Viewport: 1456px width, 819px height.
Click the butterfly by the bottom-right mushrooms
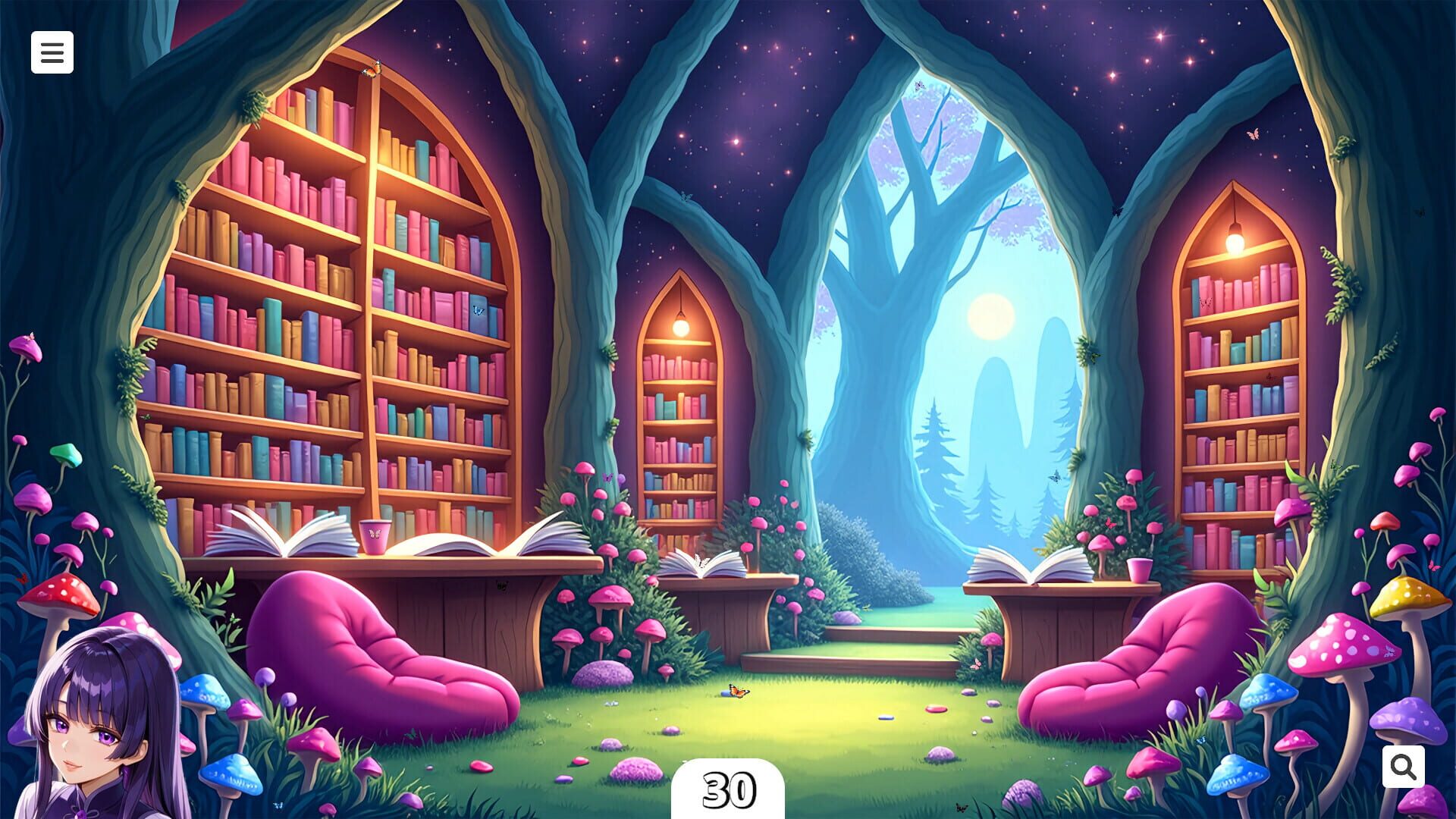click(962, 808)
